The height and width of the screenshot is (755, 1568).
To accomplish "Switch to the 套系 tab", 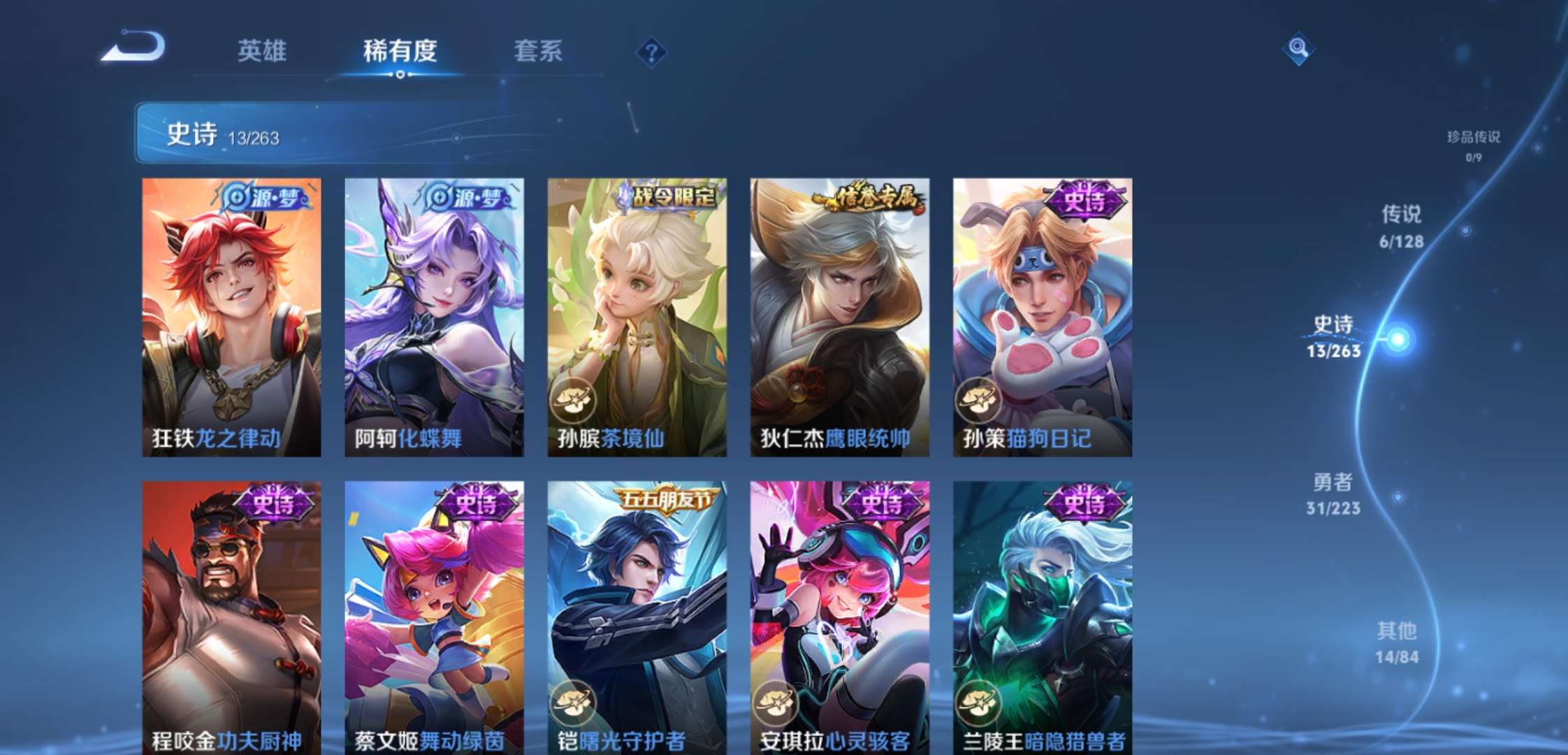I will point(539,50).
